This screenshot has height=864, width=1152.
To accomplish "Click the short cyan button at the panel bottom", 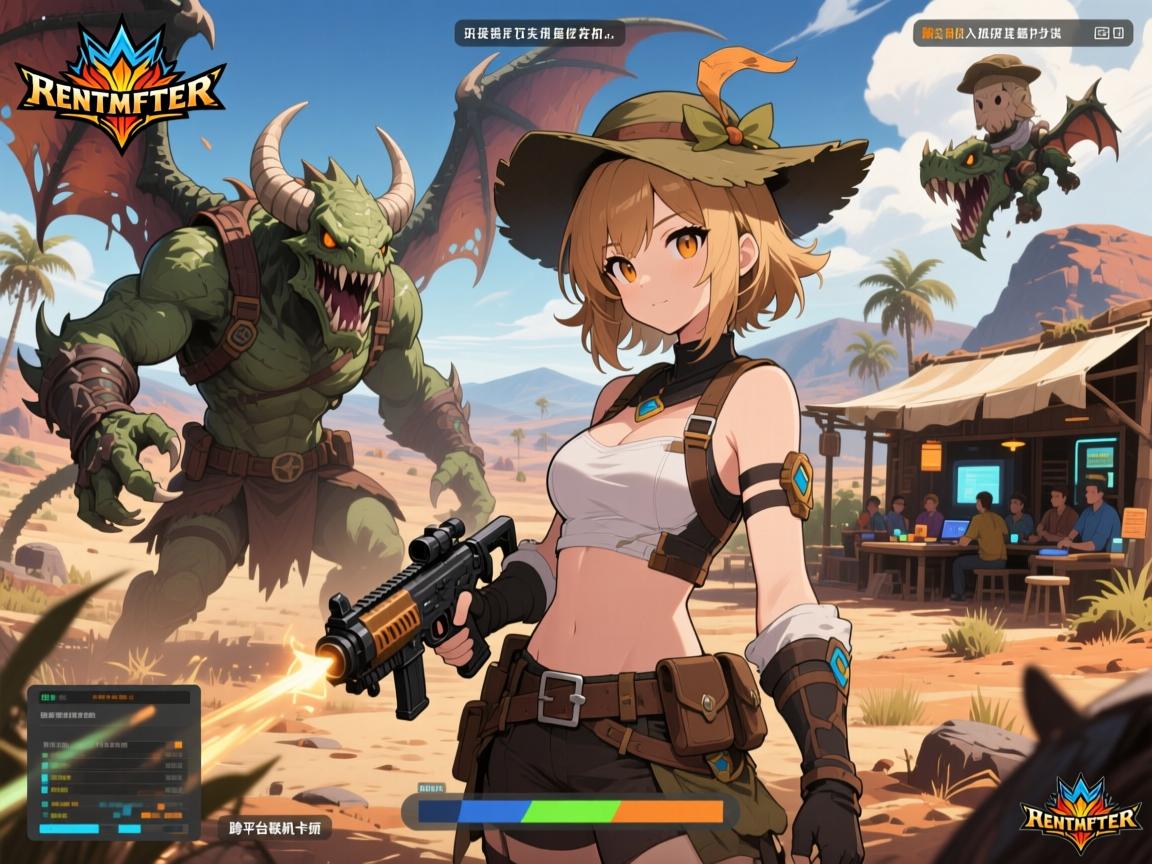I will (x=129, y=829).
